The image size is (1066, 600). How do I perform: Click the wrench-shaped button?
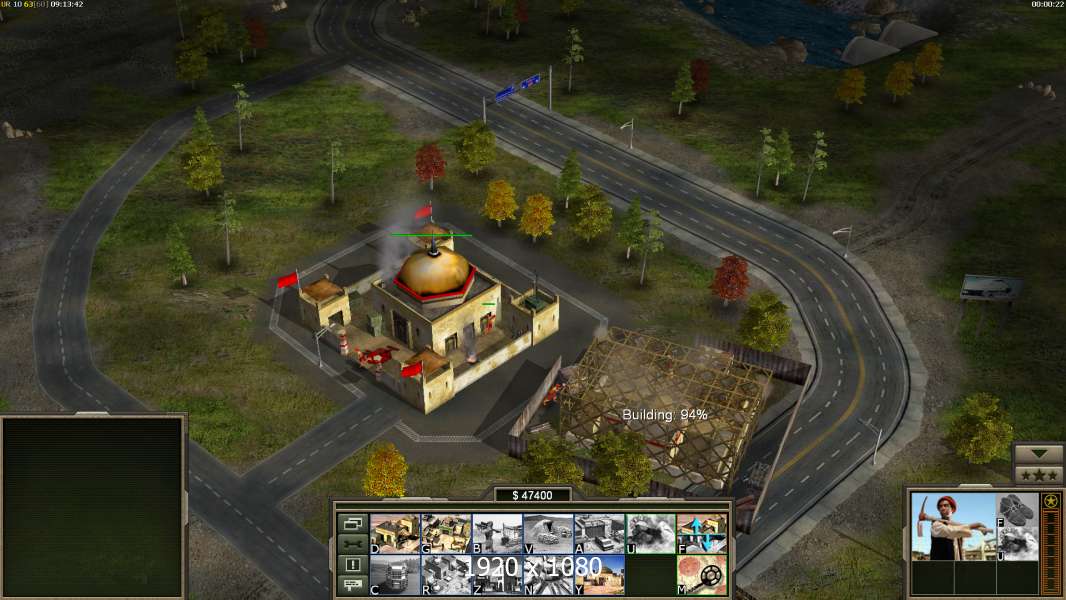(351, 544)
